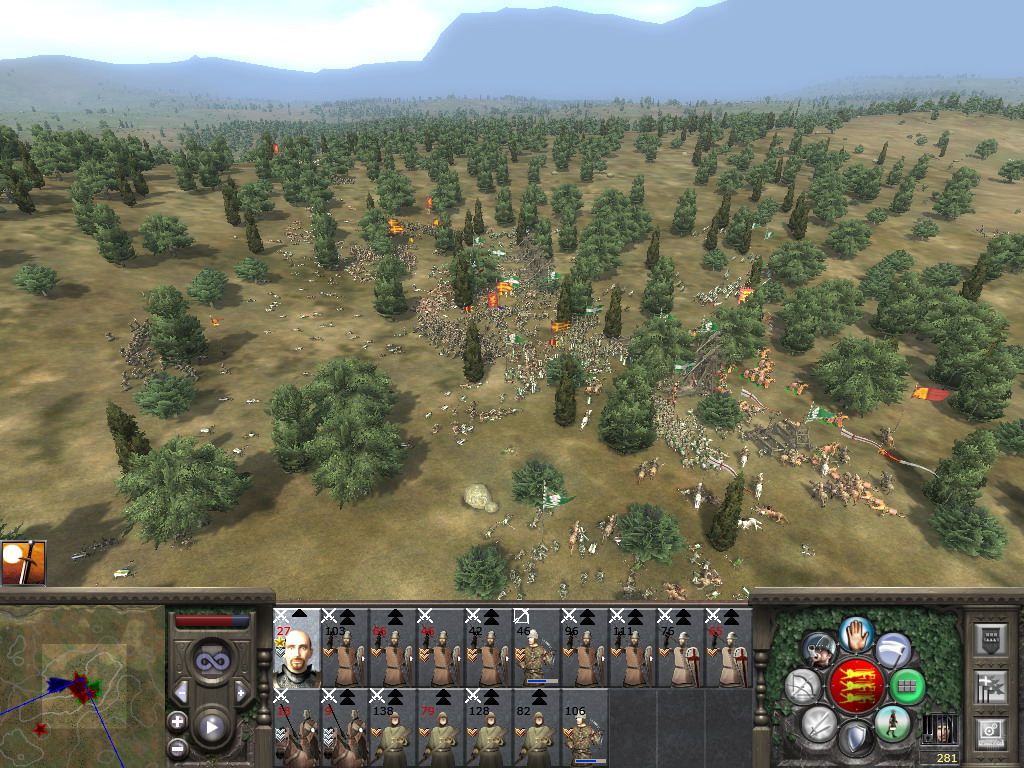The image size is (1024, 768).
Task: Toggle fire at will bow icon
Action: tap(801, 686)
